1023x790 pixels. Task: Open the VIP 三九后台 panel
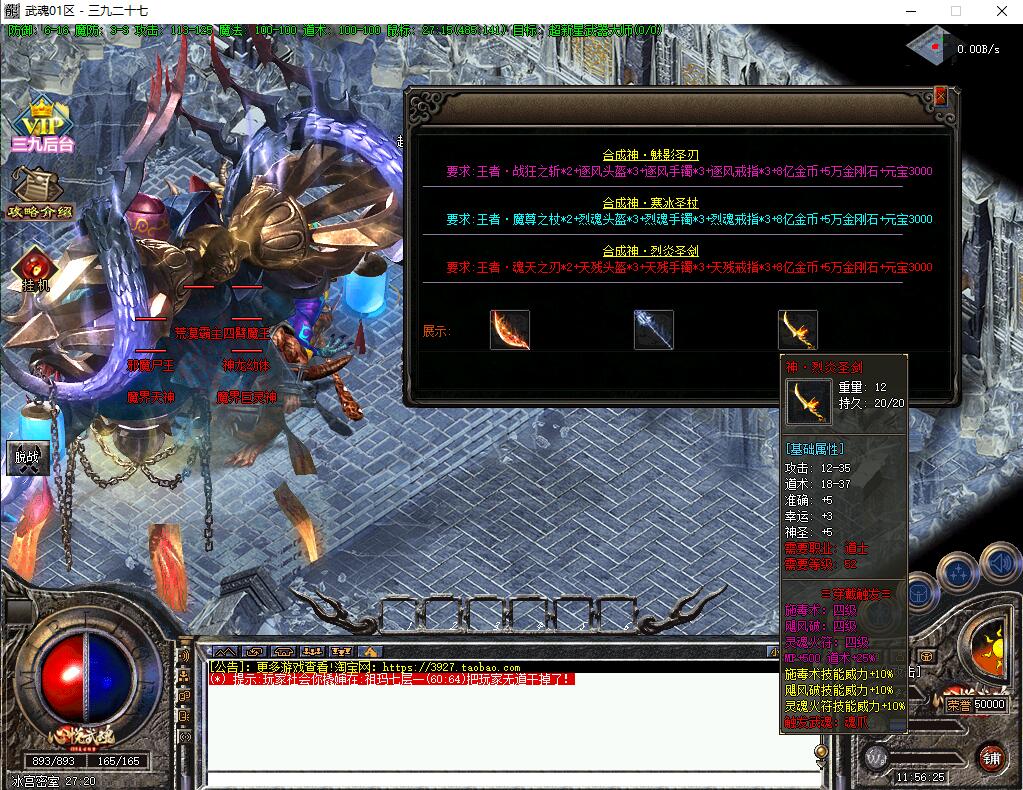click(x=42, y=125)
